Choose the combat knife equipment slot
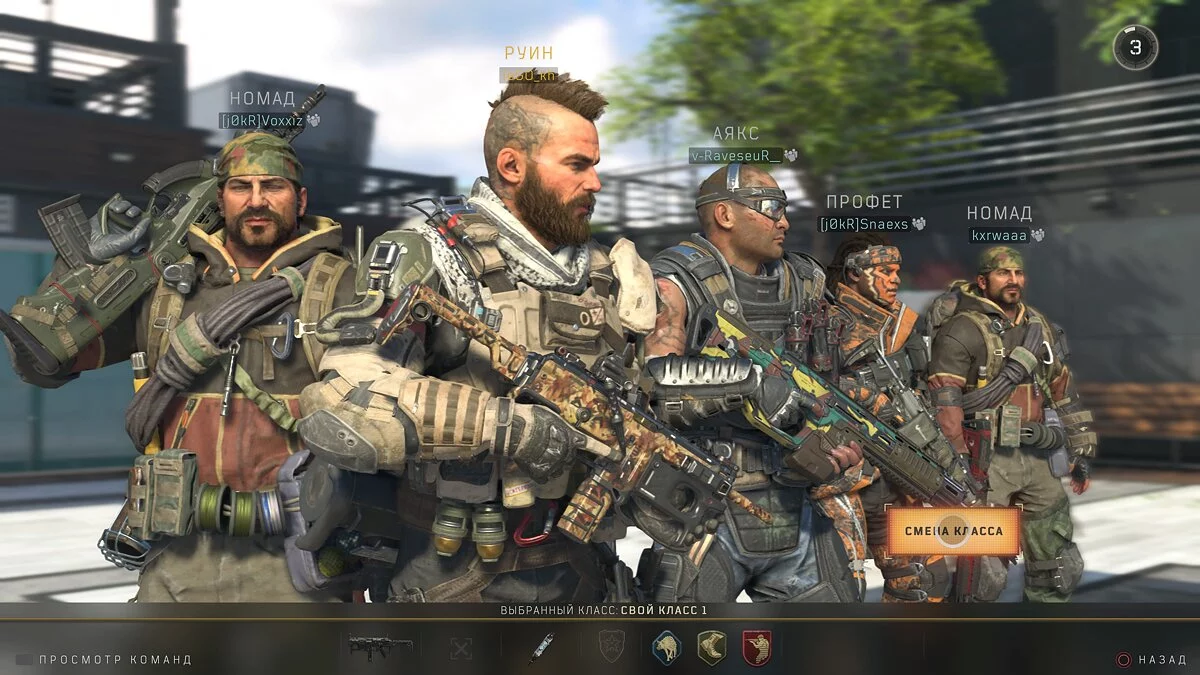This screenshot has width=1200, height=675. point(541,647)
